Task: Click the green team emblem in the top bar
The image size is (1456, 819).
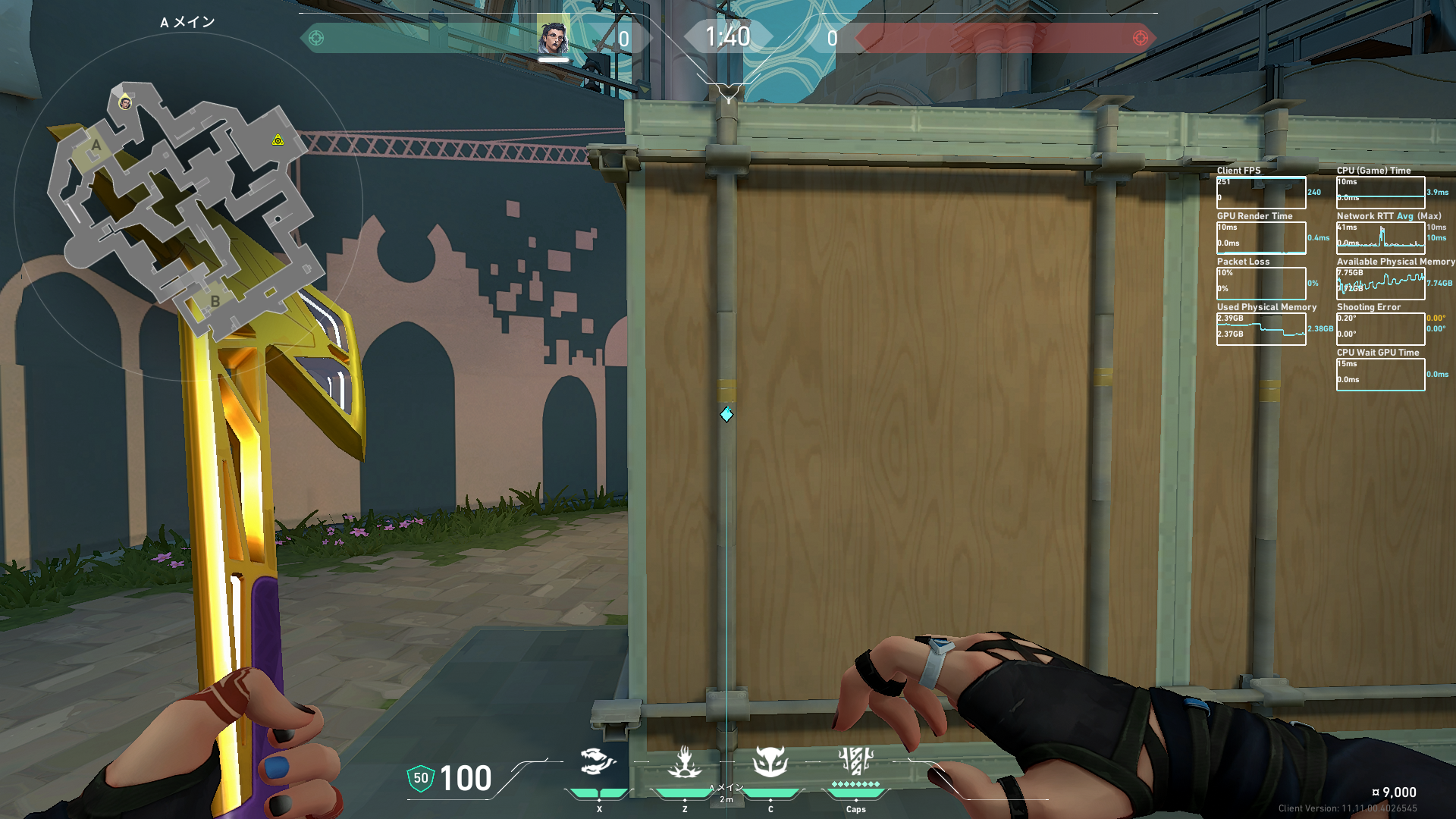Action: 316,38
